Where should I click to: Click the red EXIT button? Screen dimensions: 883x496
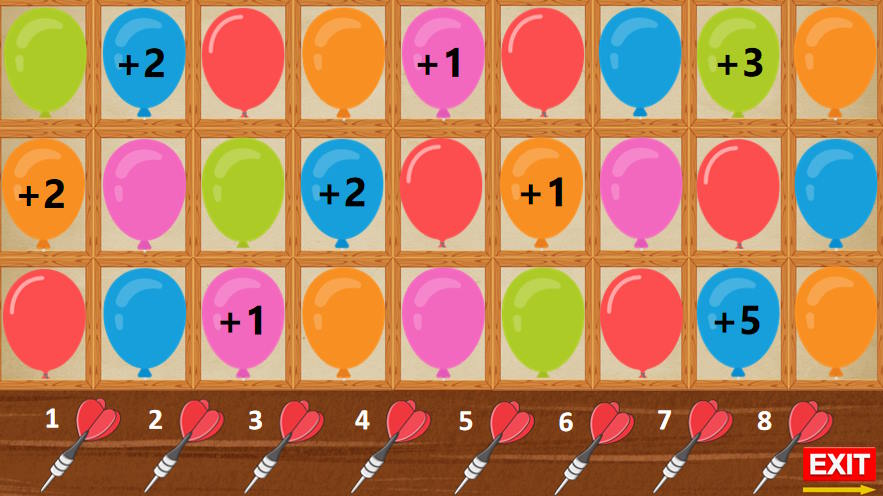pos(839,464)
